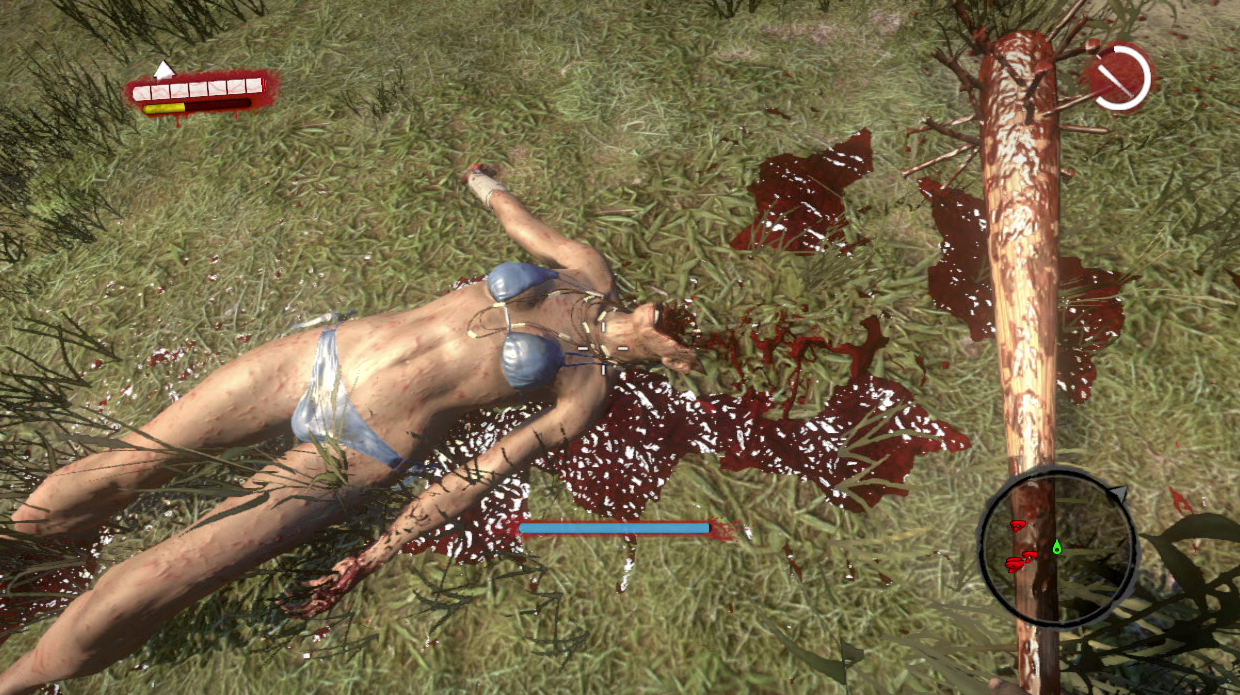The image size is (1240, 695).
Task: Click the circular radar minimap
Action: (x=1057, y=550)
